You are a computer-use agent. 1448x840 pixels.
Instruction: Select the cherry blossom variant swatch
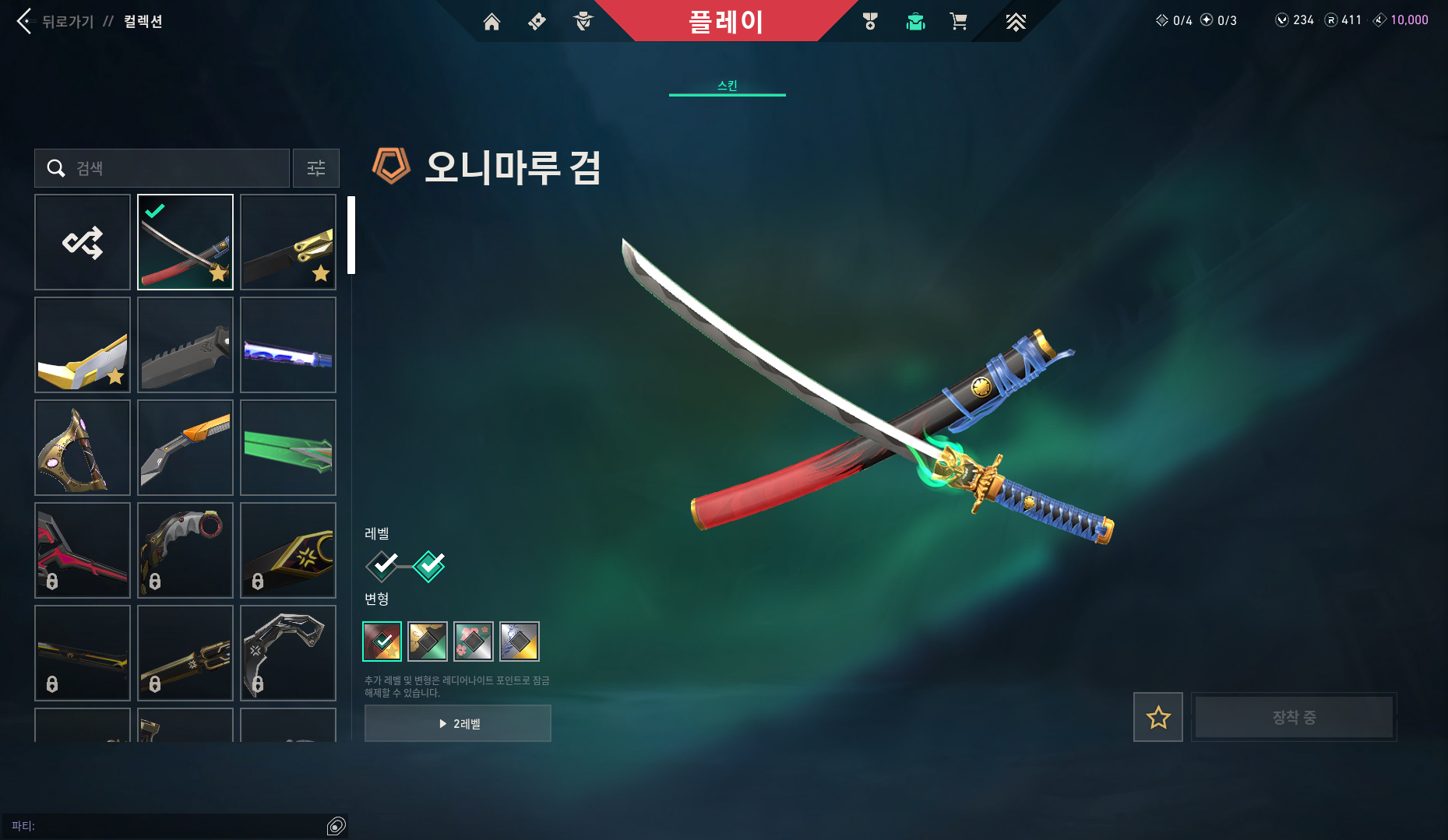pyautogui.click(x=473, y=641)
